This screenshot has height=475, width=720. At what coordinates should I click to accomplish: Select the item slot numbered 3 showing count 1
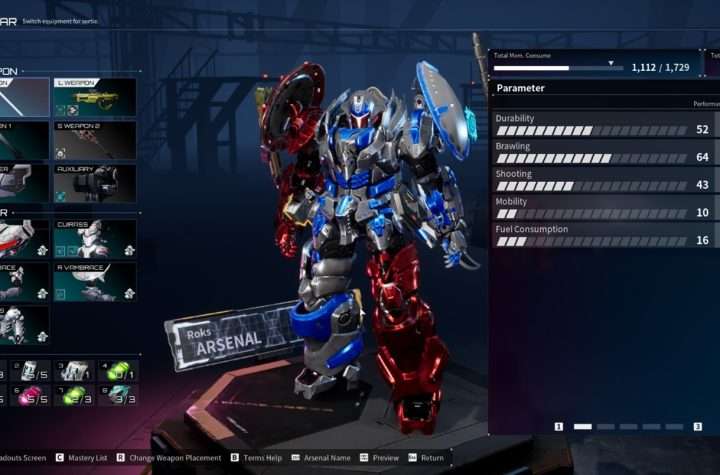click(74, 371)
